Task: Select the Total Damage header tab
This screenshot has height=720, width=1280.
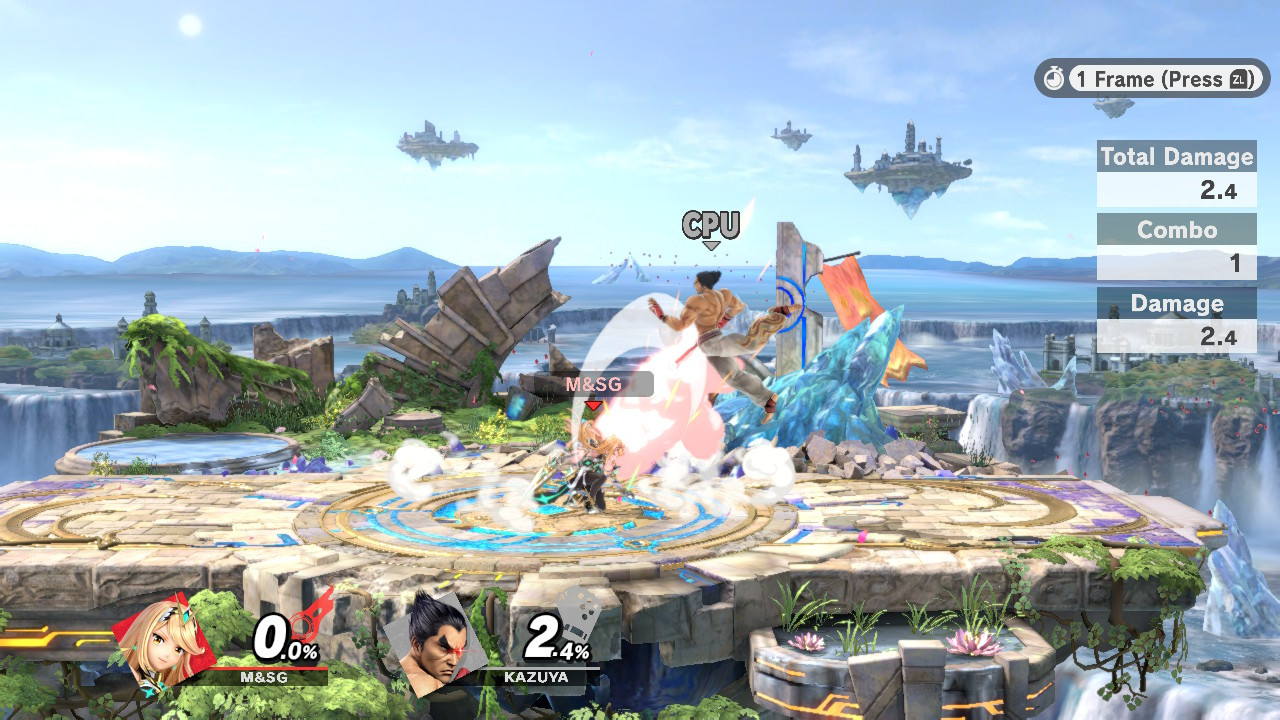Action: point(1177,157)
